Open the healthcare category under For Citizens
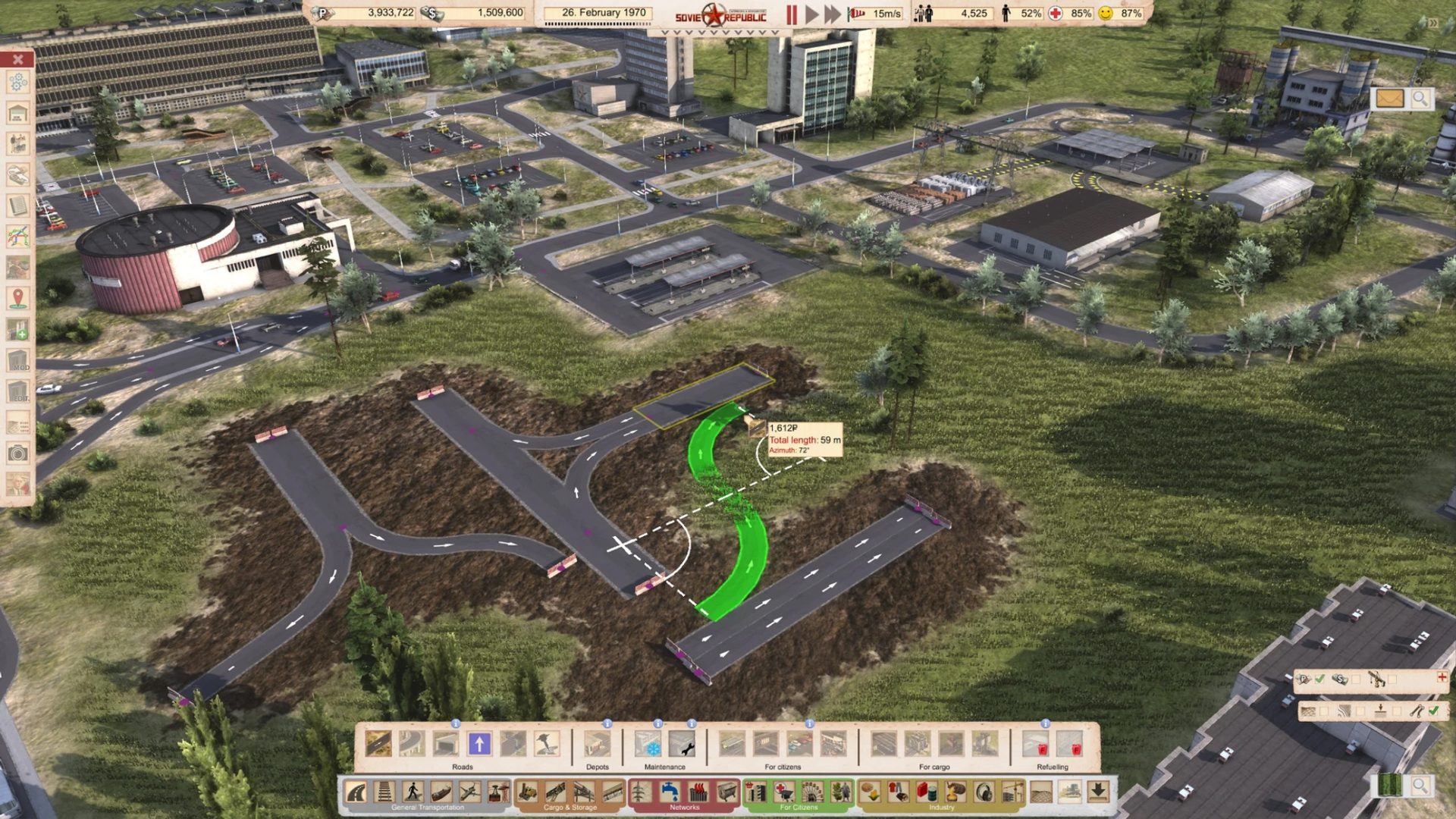1456x819 pixels. tap(784, 792)
